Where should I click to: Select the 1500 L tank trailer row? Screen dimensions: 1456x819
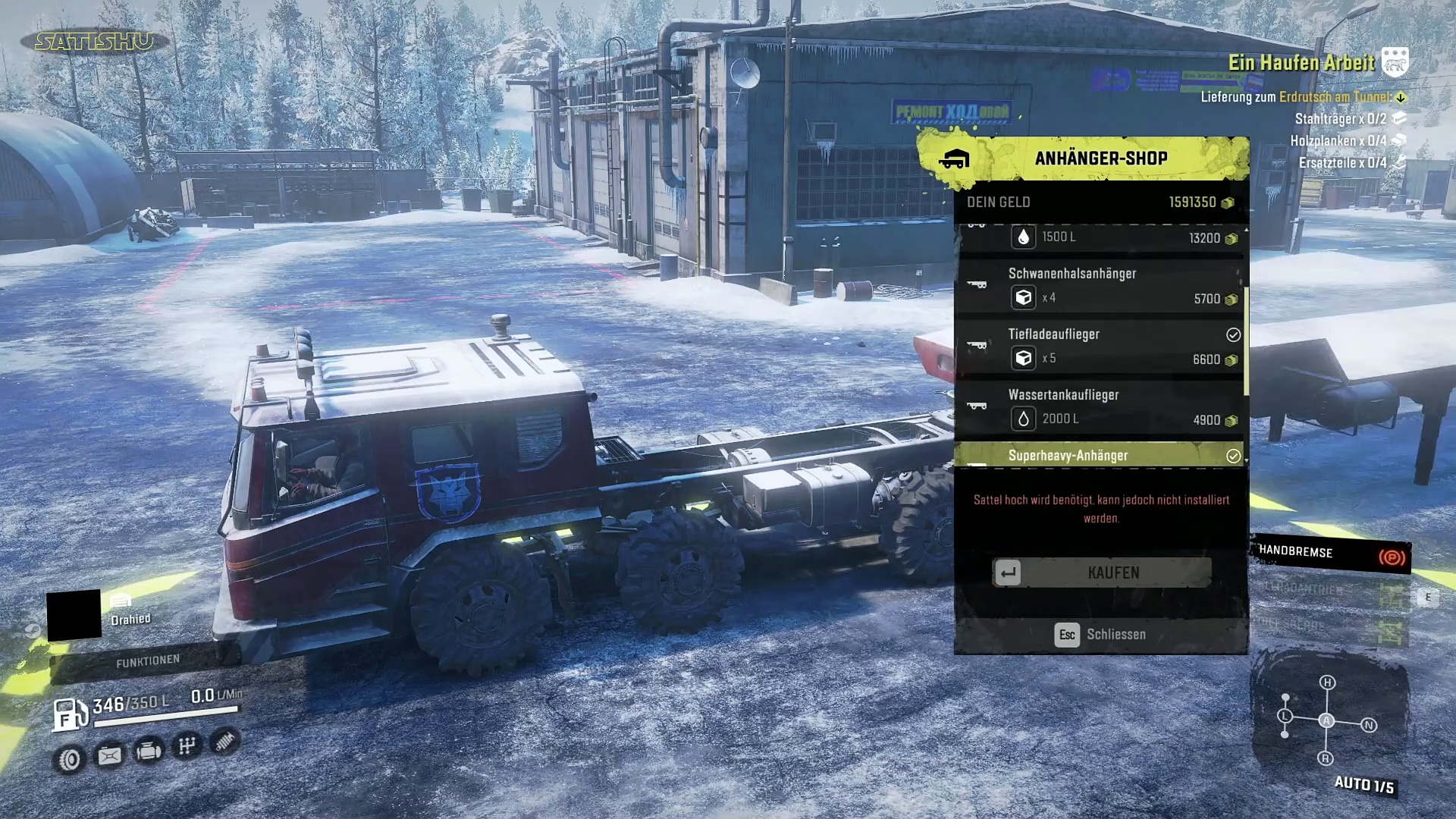(x=1100, y=237)
